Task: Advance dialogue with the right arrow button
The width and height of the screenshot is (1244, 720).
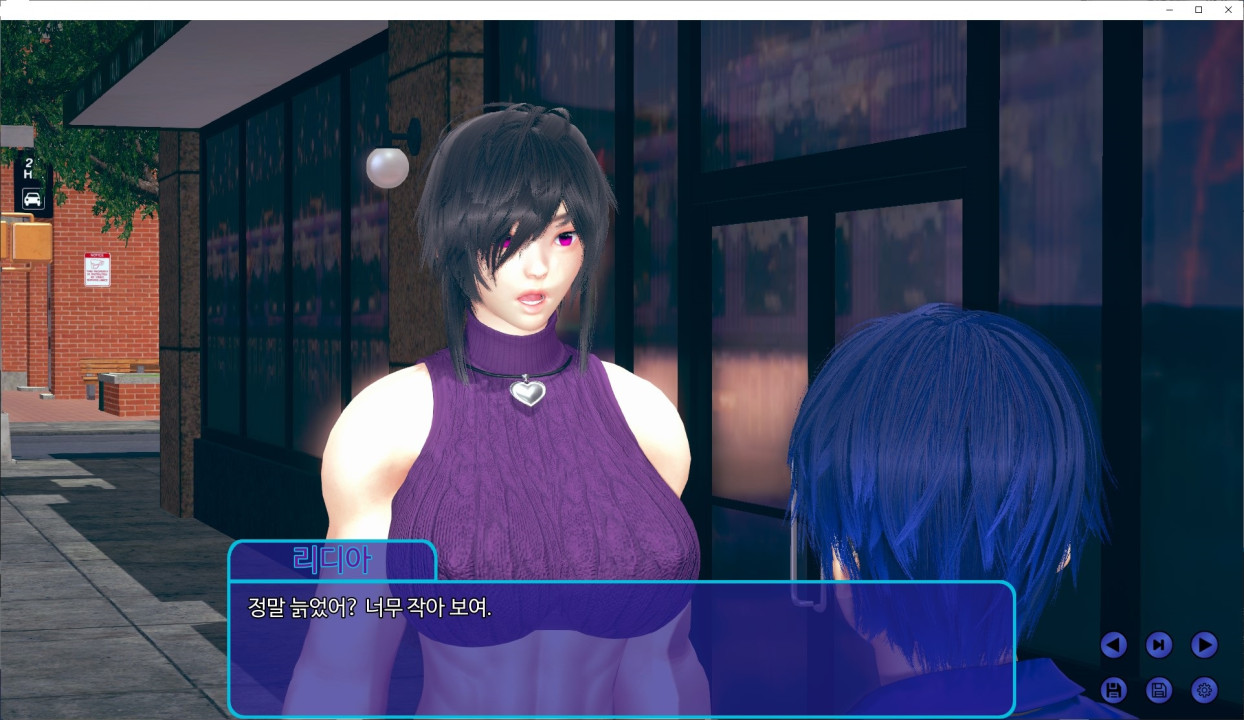Action: (x=1204, y=645)
